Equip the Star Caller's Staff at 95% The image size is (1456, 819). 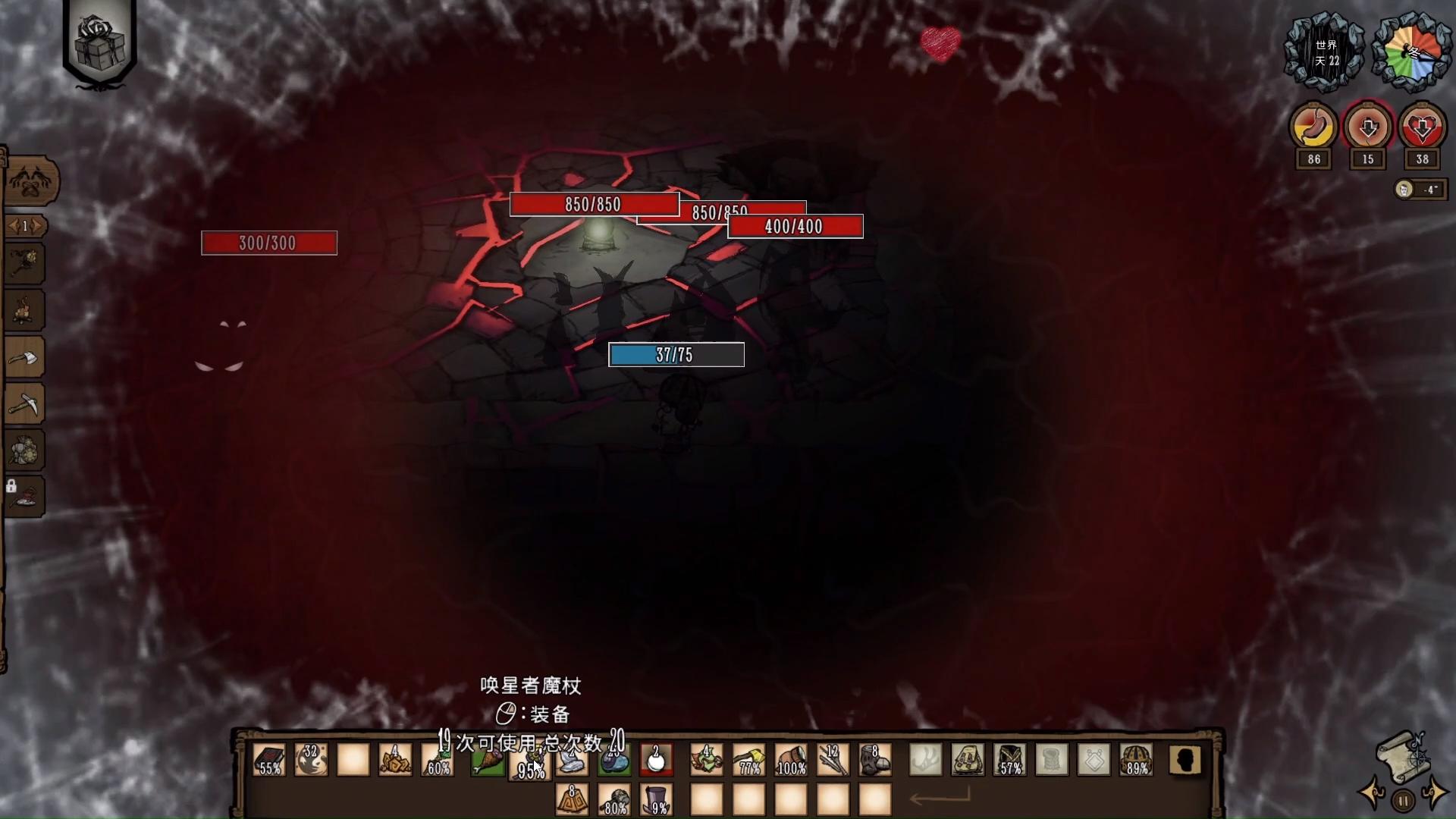(x=530, y=761)
